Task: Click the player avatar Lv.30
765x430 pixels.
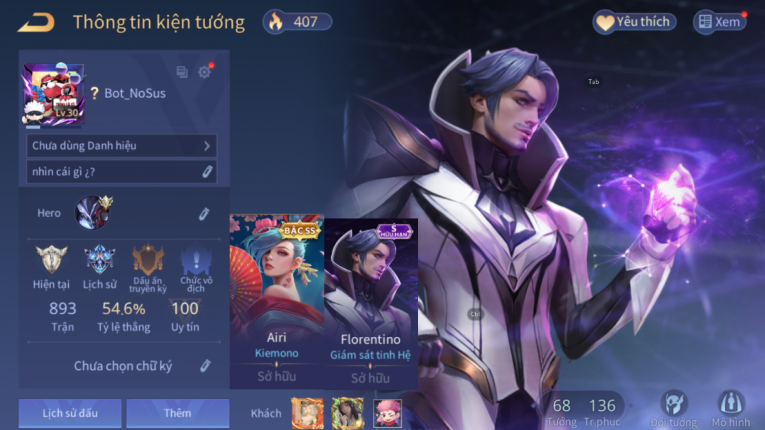Action: pyautogui.click(x=53, y=94)
